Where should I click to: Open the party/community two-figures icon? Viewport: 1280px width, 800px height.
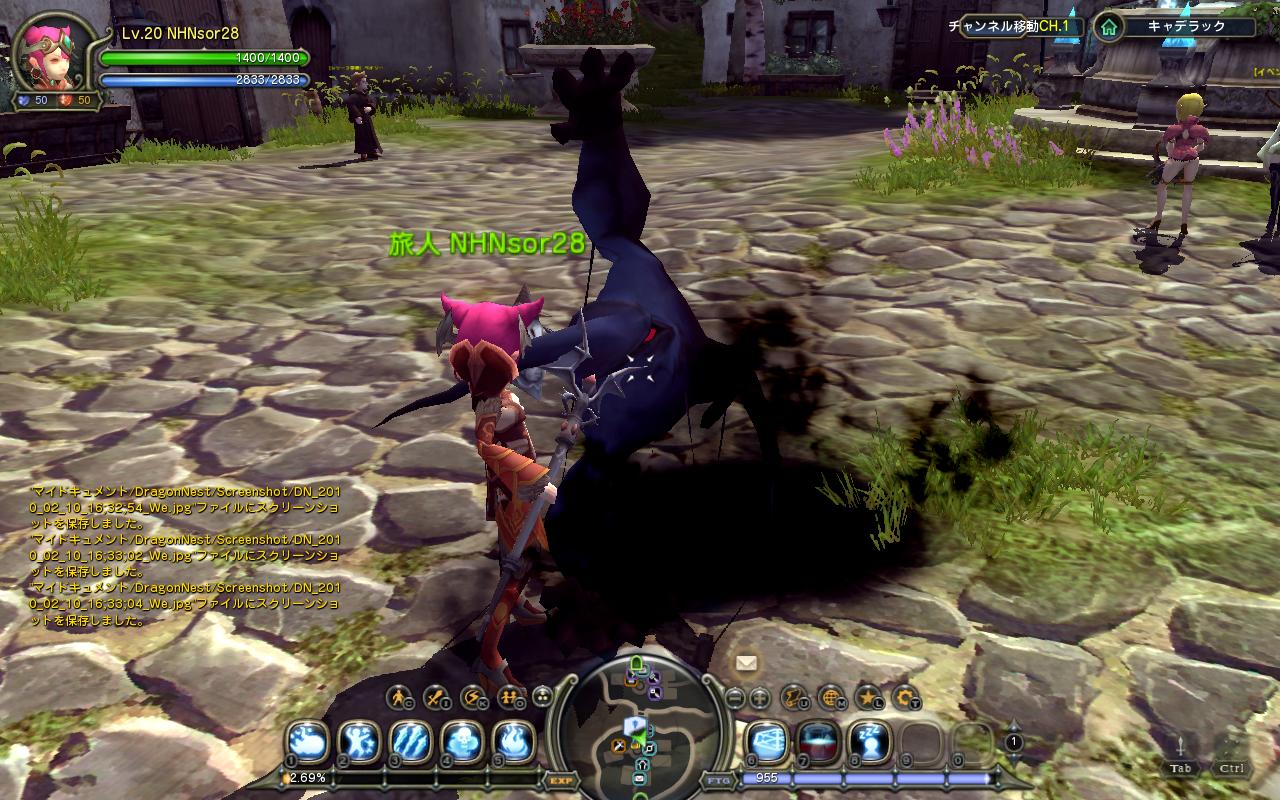tap(509, 696)
